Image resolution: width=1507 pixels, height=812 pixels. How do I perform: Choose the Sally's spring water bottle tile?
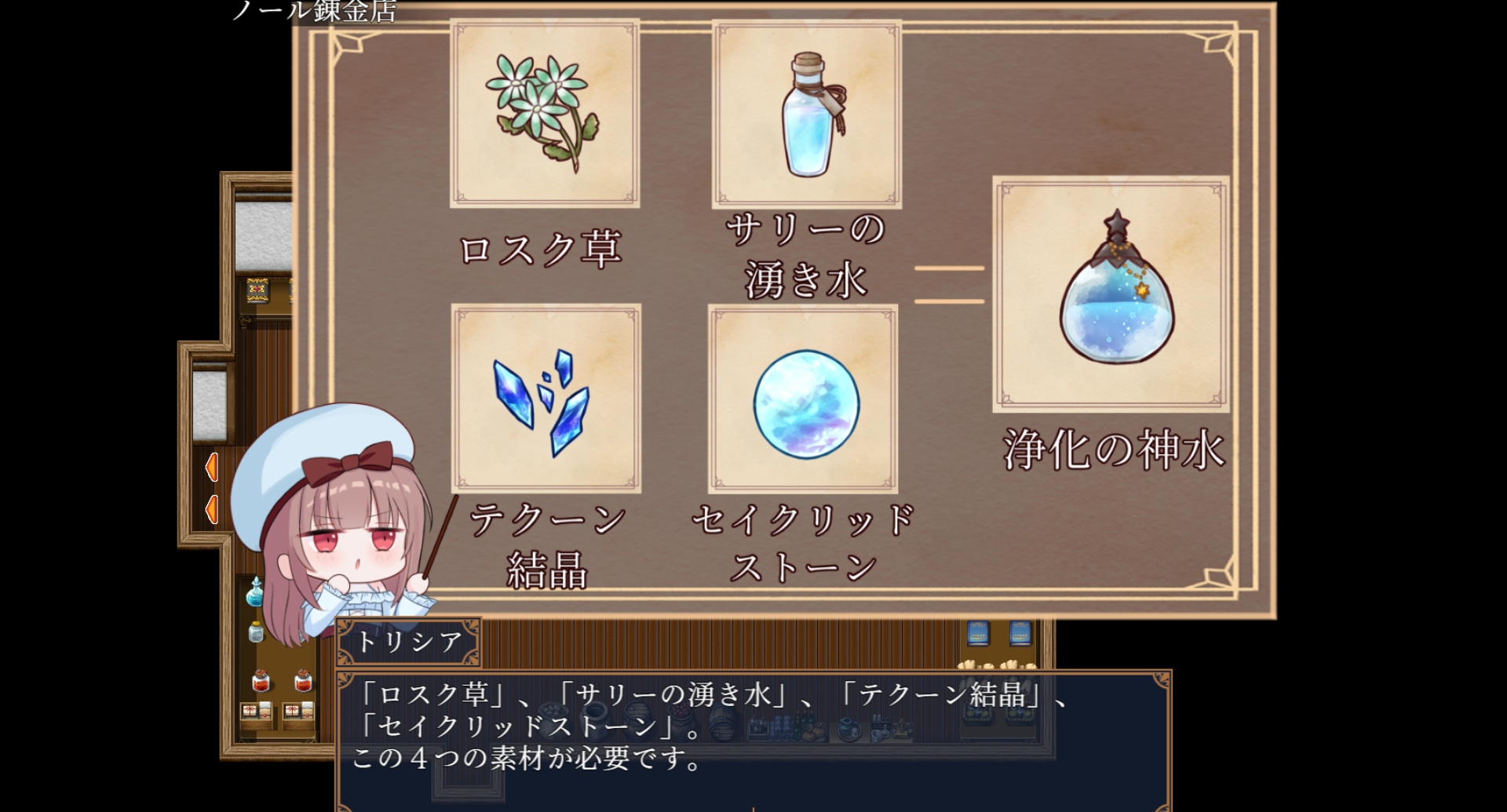(x=806, y=115)
